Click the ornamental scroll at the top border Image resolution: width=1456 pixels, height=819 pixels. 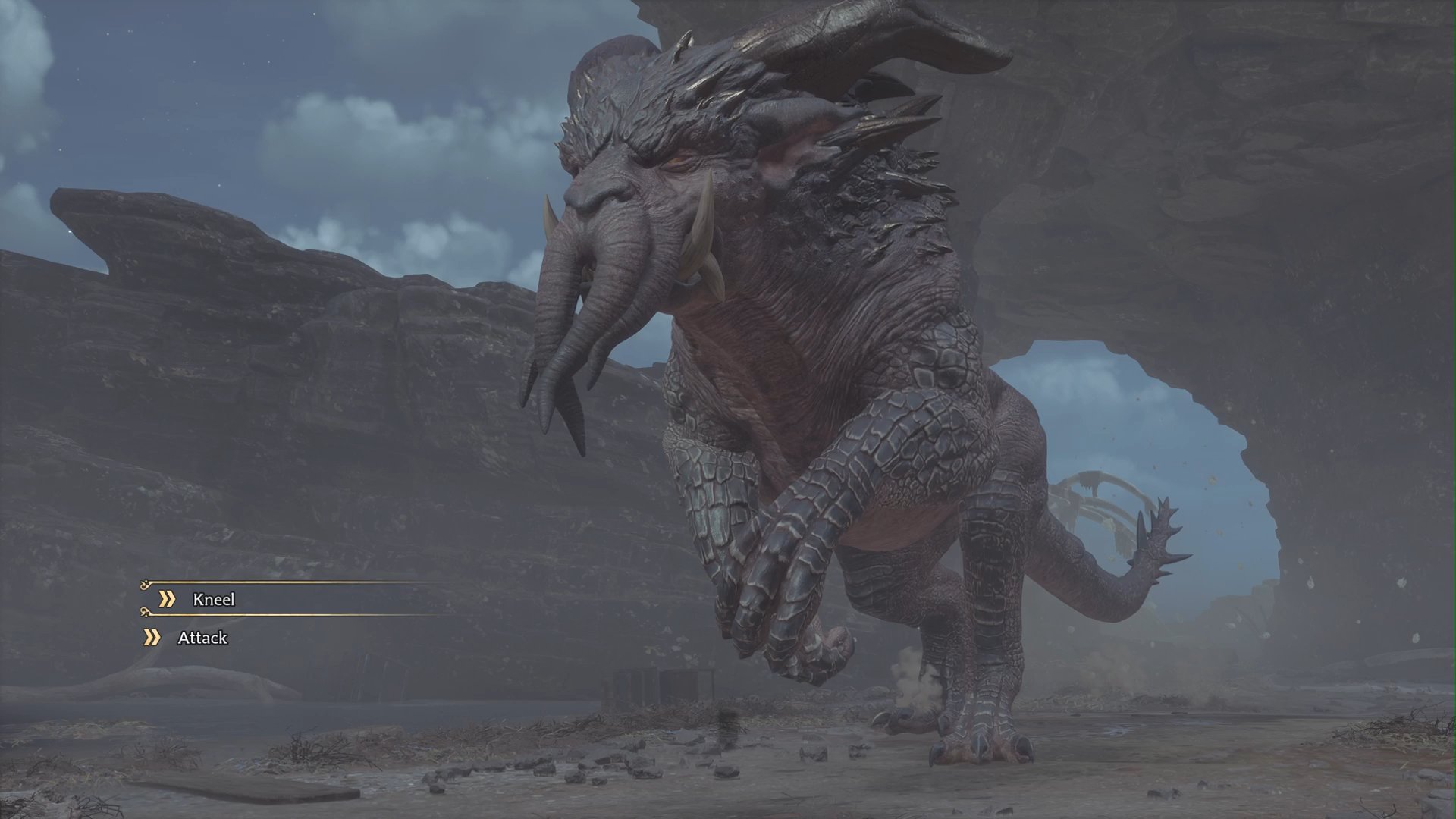[146, 584]
